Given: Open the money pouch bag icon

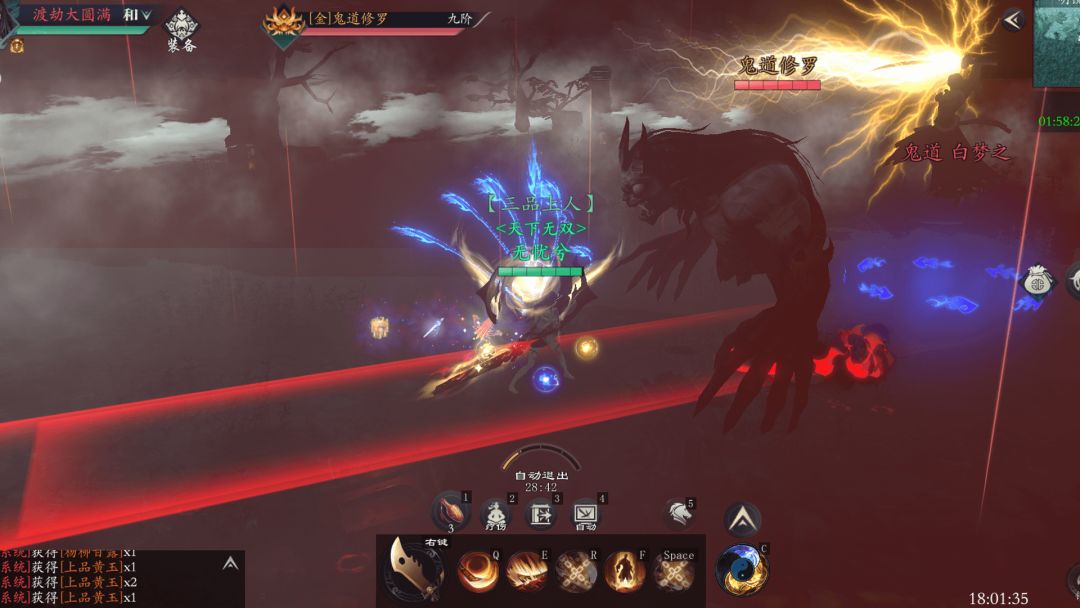Looking at the screenshot, I should 1039,281.
